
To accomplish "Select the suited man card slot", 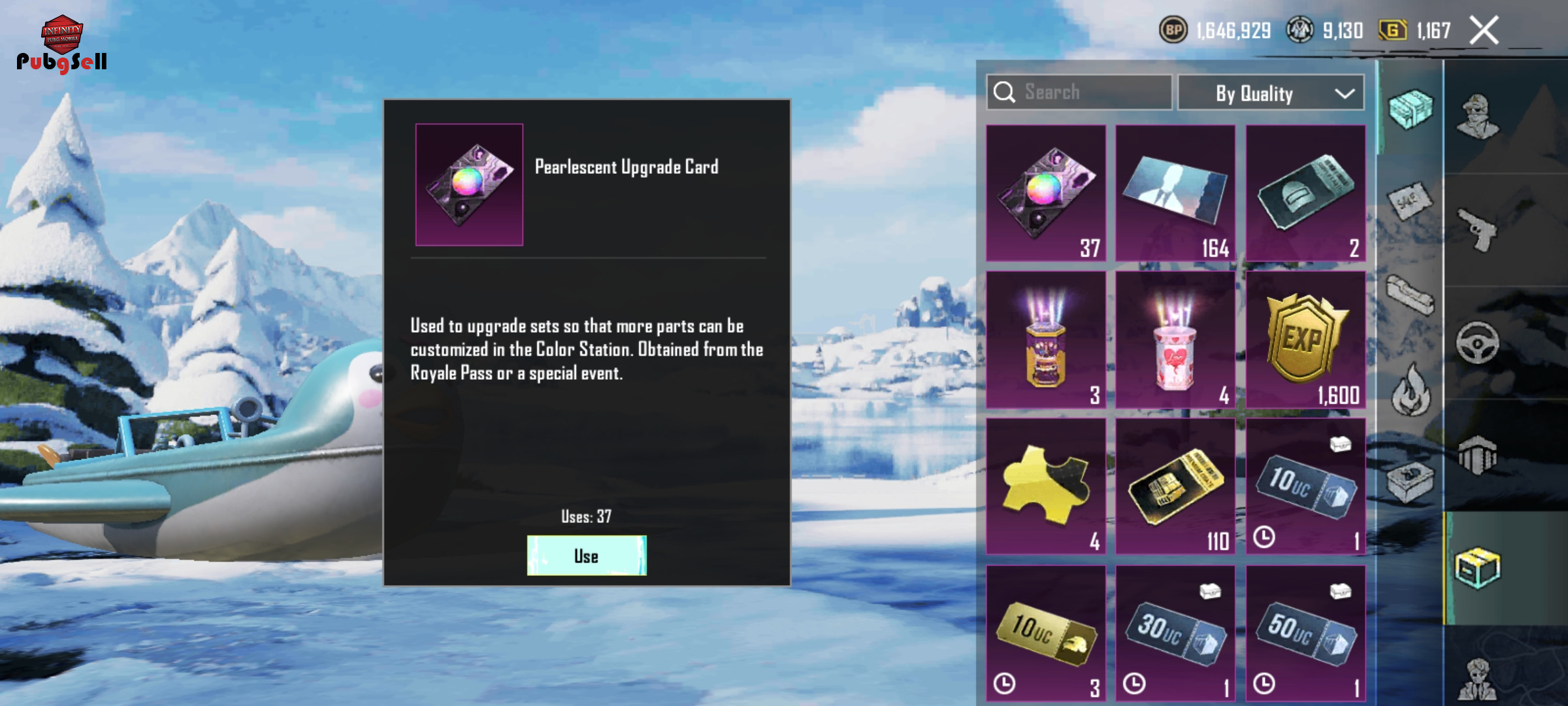I will 1175,193.
